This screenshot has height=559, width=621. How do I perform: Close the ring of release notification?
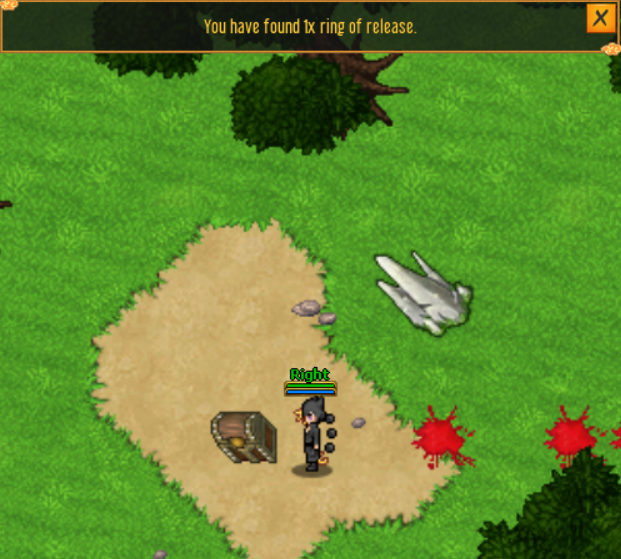click(x=600, y=18)
